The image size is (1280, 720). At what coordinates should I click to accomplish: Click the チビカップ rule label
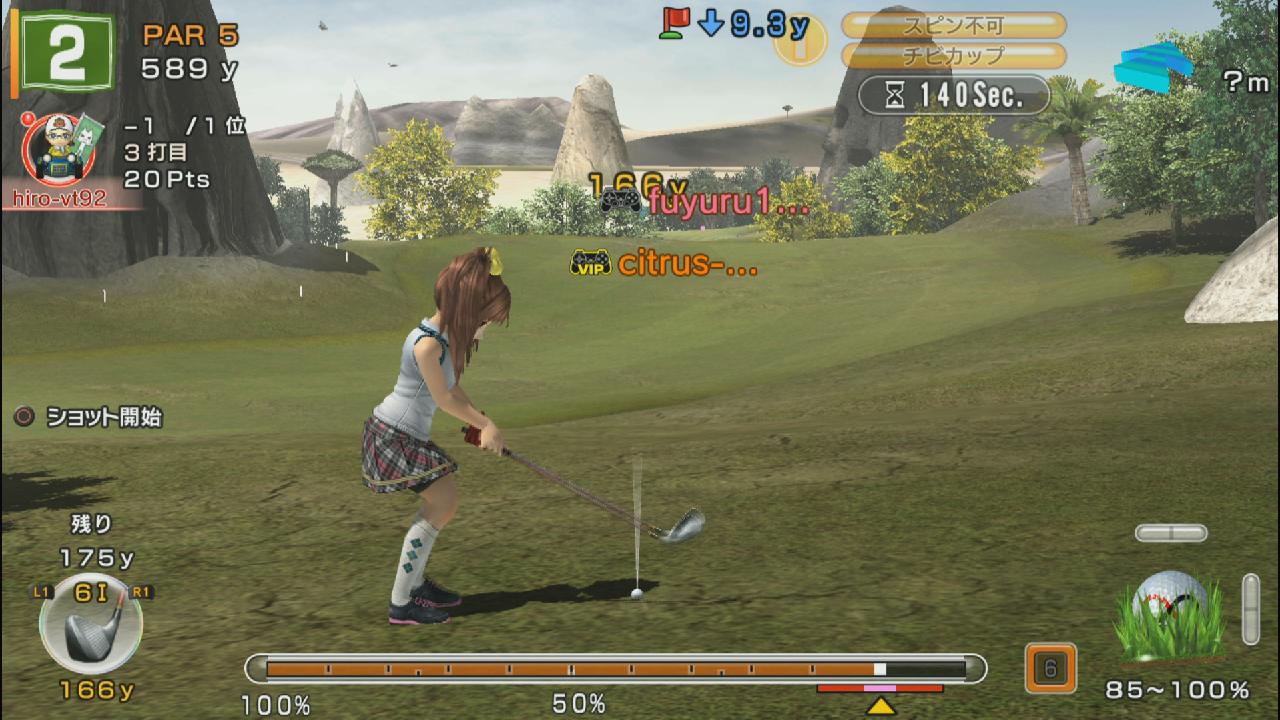(953, 56)
